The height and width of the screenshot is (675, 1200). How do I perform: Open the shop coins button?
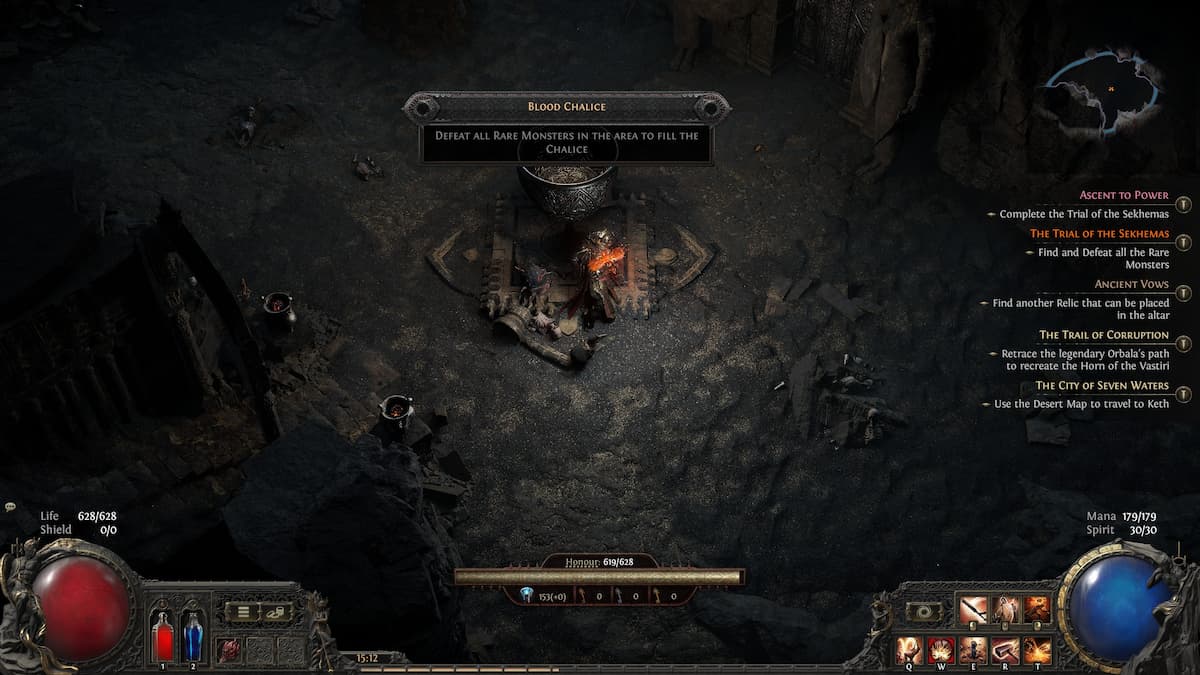(x=277, y=611)
